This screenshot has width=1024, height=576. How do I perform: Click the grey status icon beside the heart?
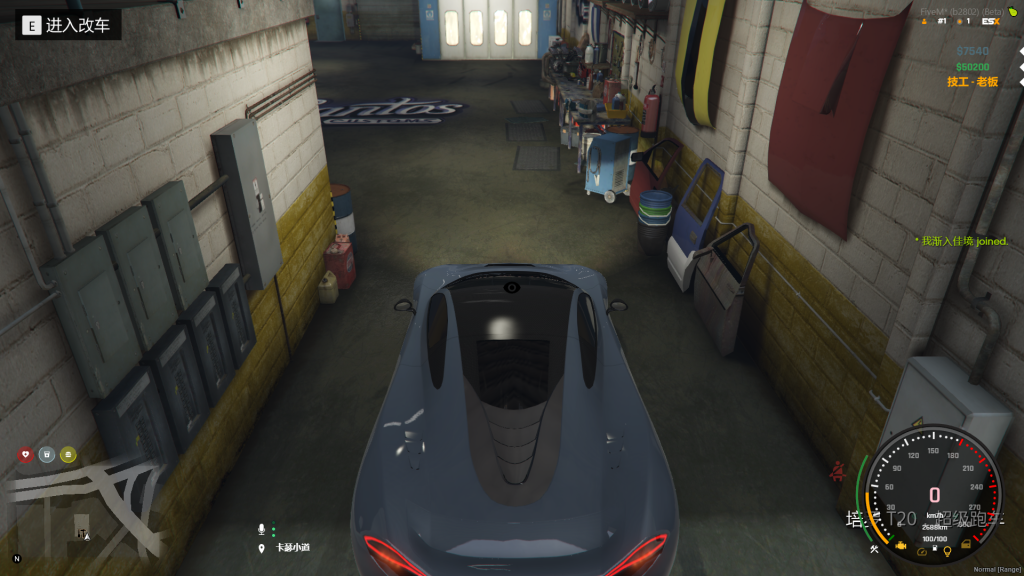[x=47, y=455]
